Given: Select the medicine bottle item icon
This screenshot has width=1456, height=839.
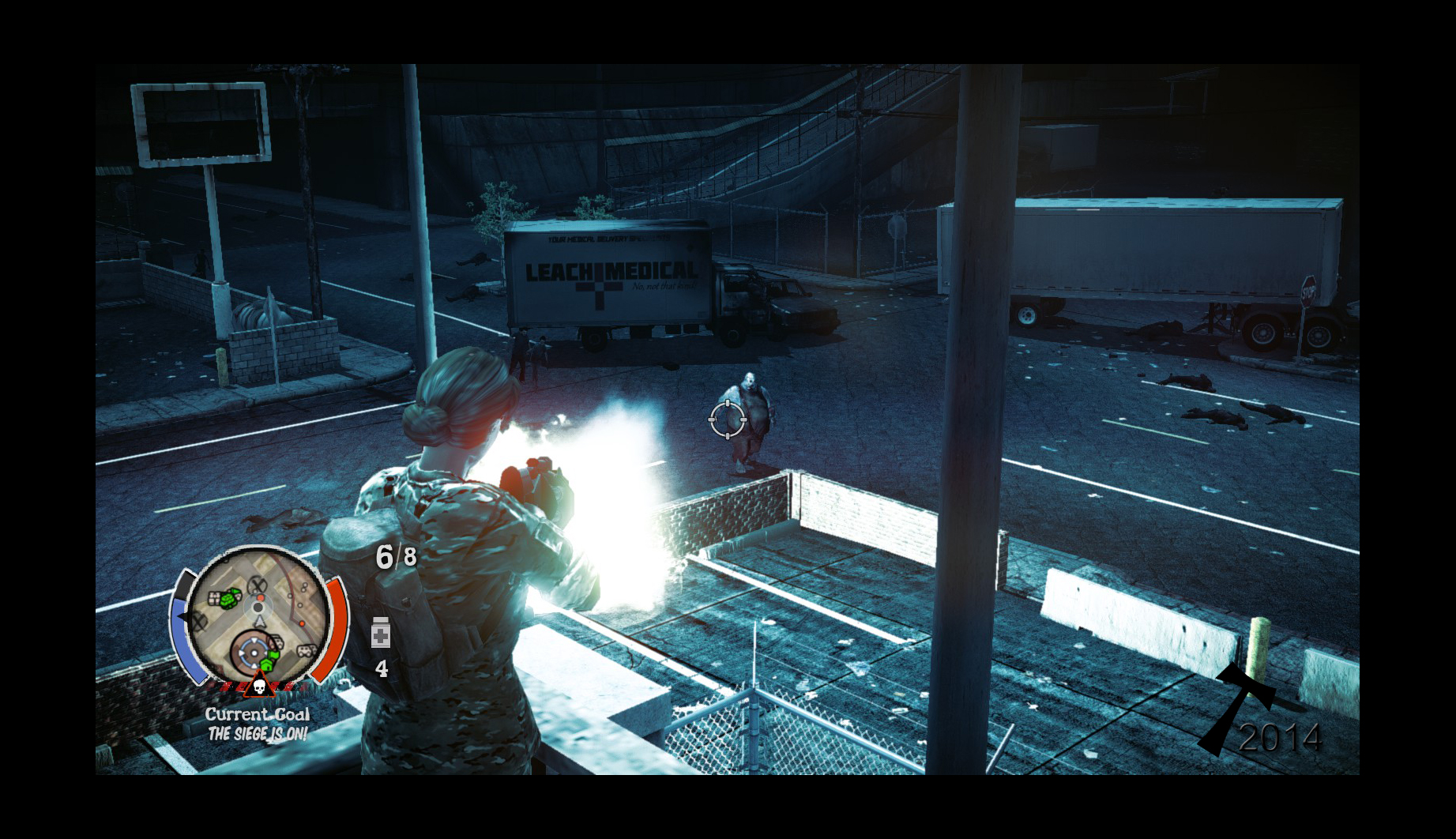Looking at the screenshot, I should (x=381, y=633).
